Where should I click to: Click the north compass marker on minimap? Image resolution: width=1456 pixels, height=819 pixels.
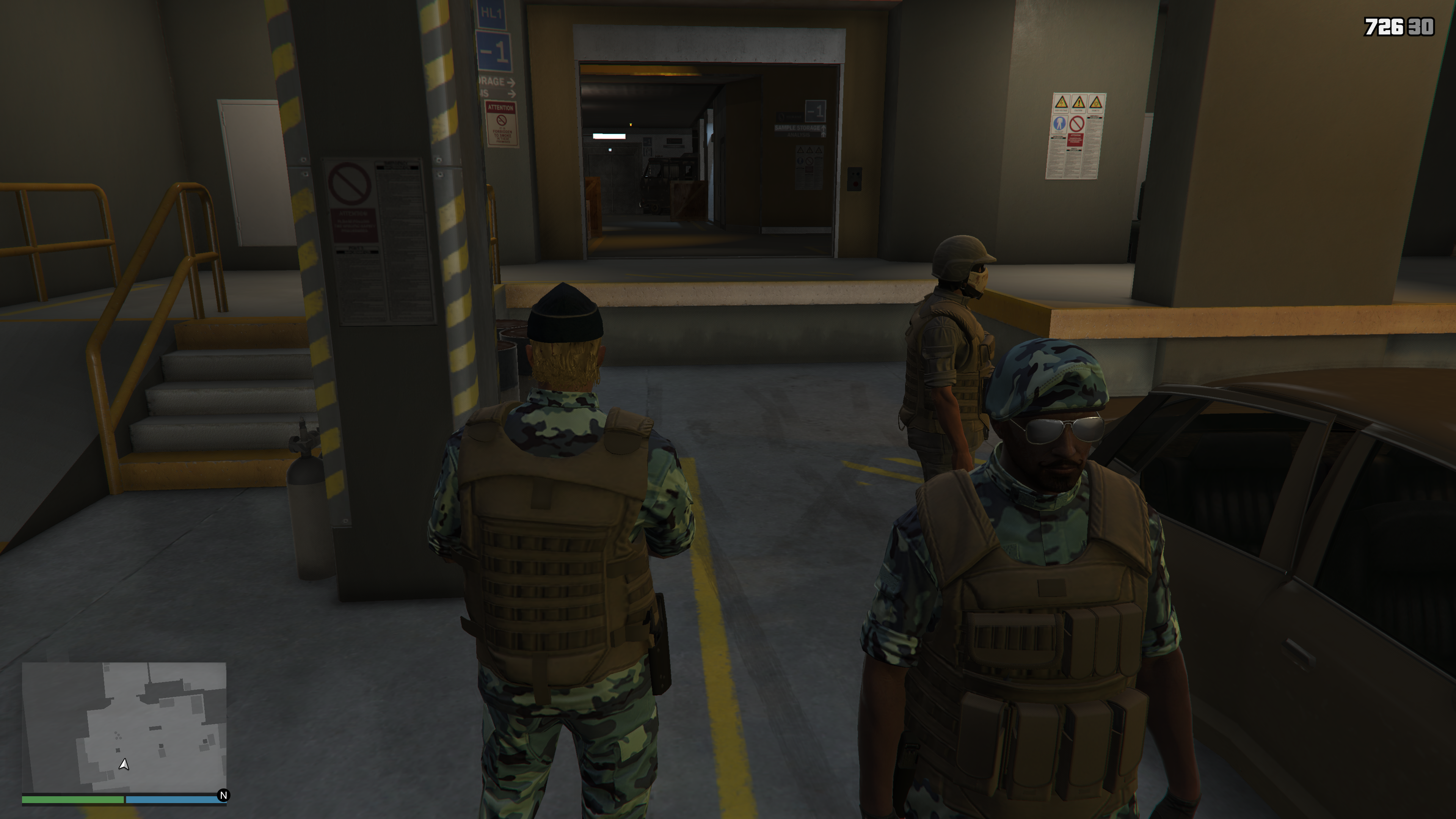(x=223, y=795)
